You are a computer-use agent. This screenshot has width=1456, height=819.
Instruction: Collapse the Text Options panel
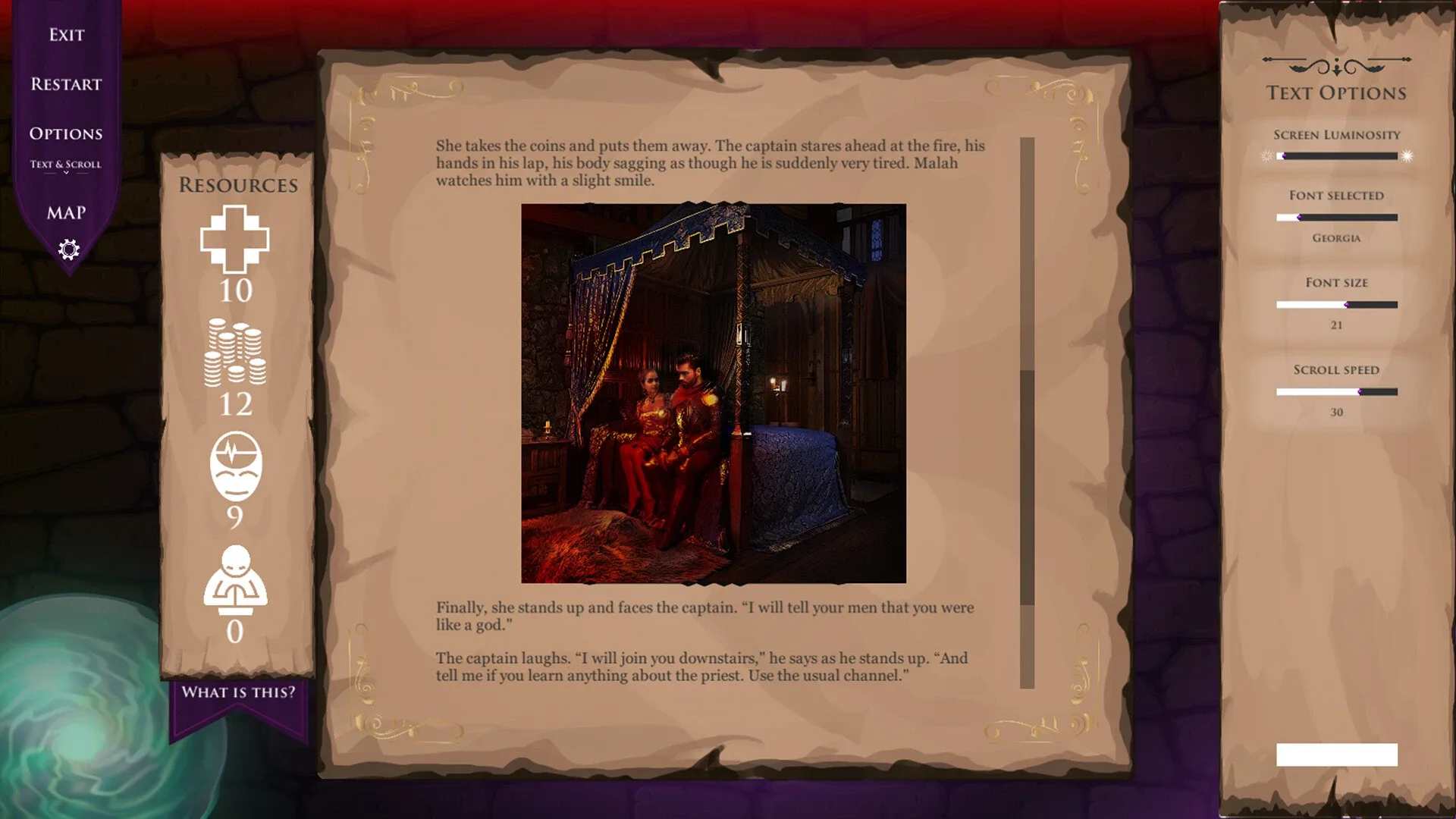[1337, 755]
